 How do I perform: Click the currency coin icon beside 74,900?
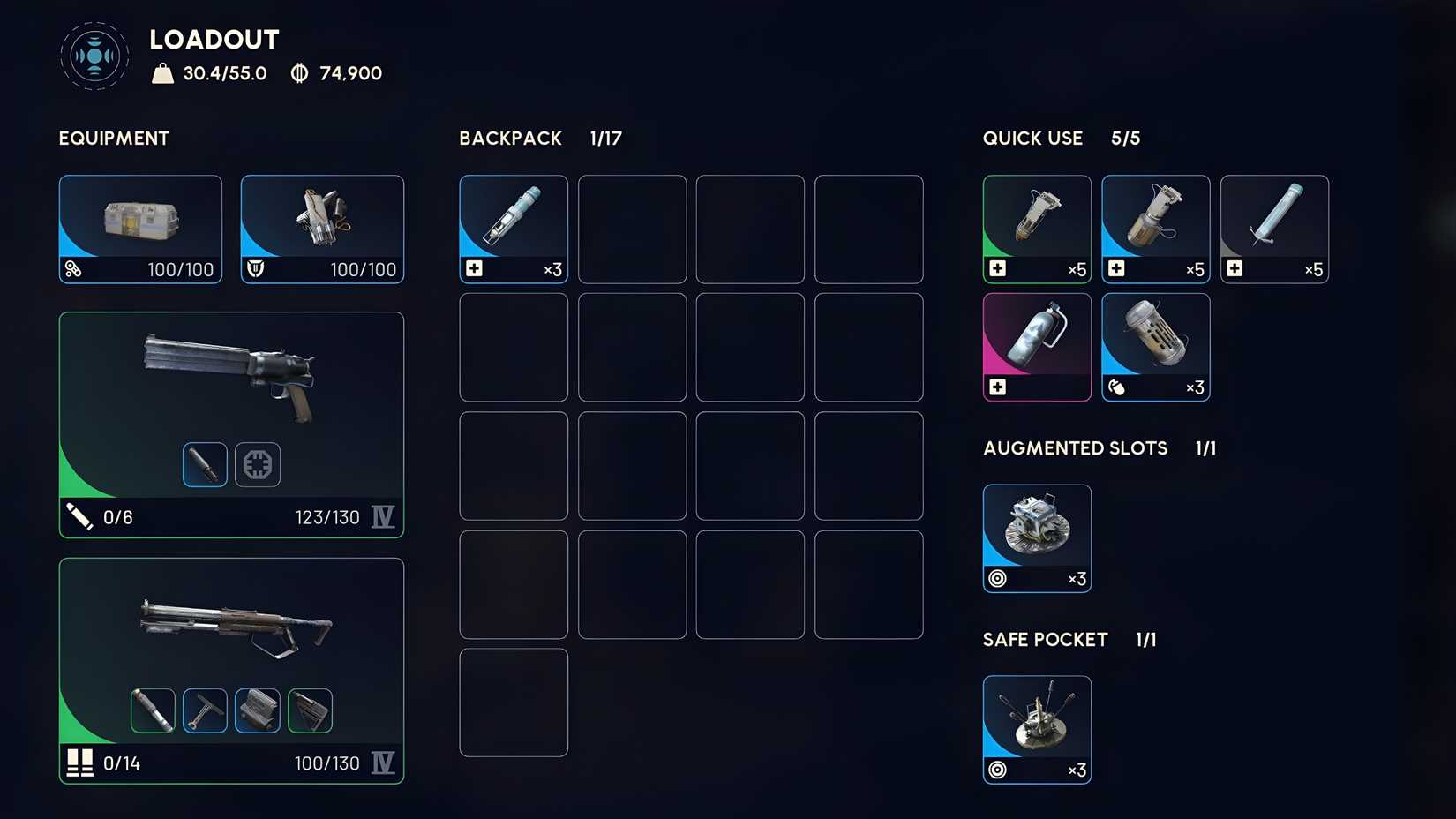[299, 72]
